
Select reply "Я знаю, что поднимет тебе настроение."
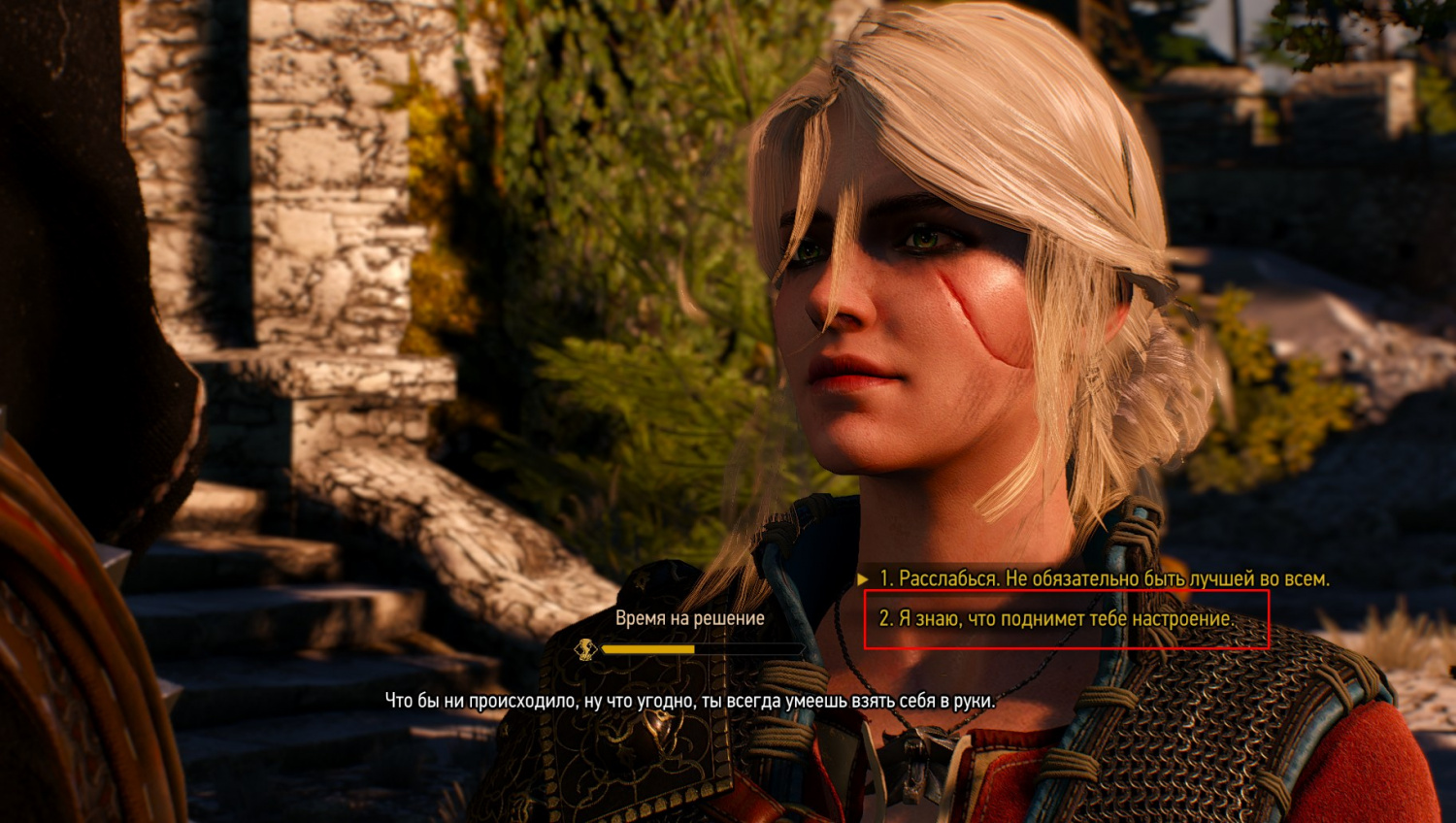coord(1055,618)
